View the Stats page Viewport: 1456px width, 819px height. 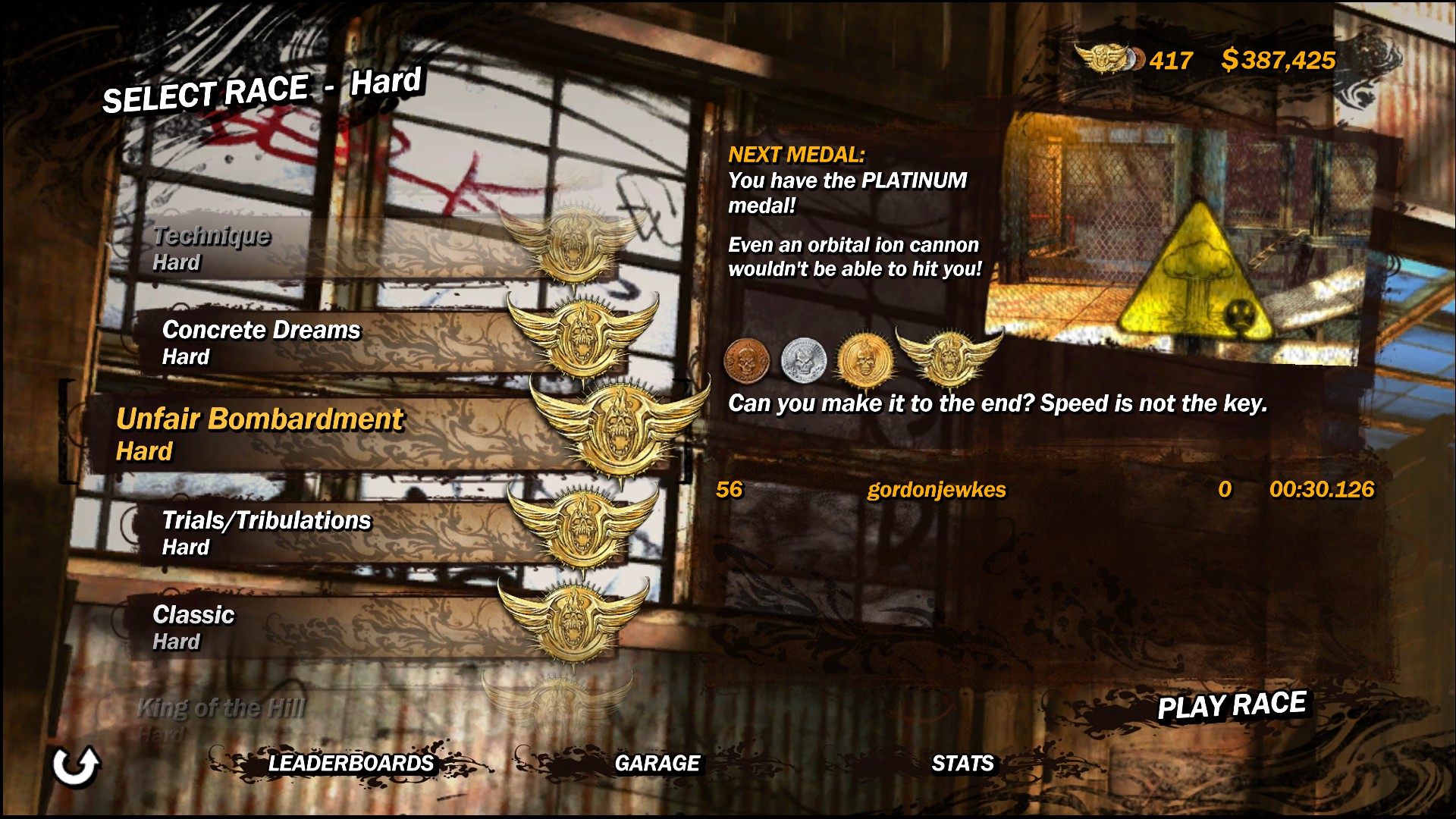pos(962,763)
